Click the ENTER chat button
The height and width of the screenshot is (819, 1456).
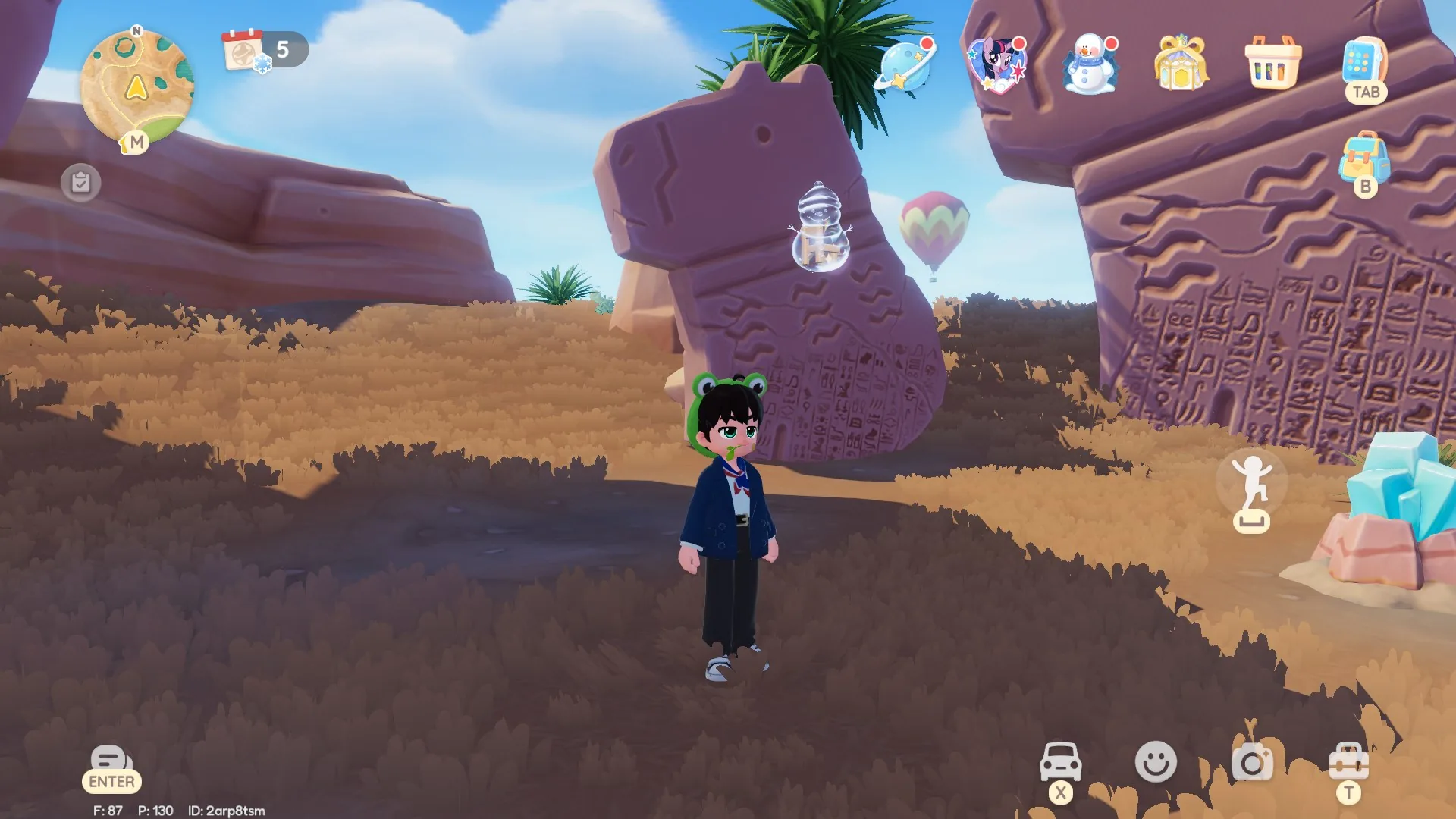111,766
